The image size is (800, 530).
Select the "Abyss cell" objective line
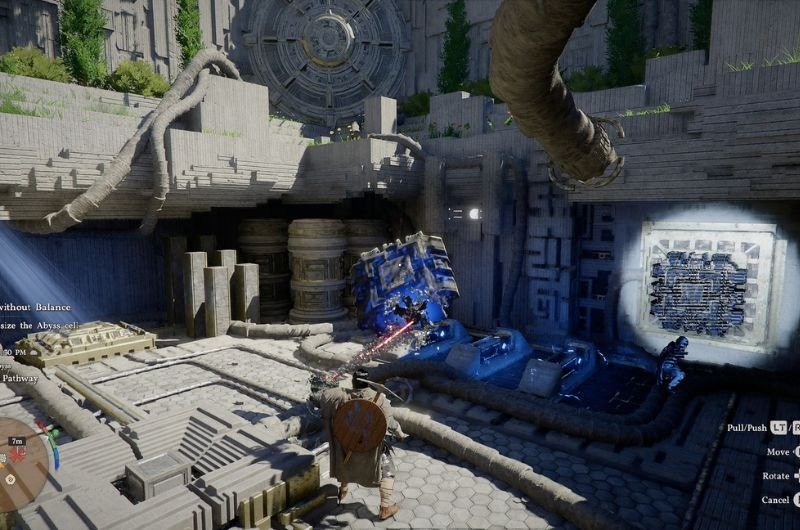click(38, 324)
